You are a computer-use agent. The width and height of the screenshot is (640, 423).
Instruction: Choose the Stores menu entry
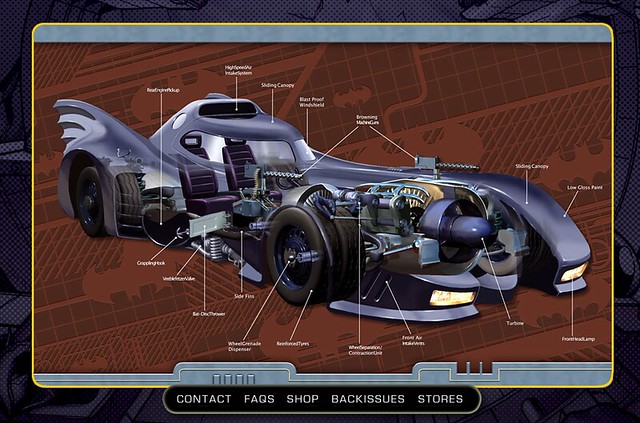point(440,399)
